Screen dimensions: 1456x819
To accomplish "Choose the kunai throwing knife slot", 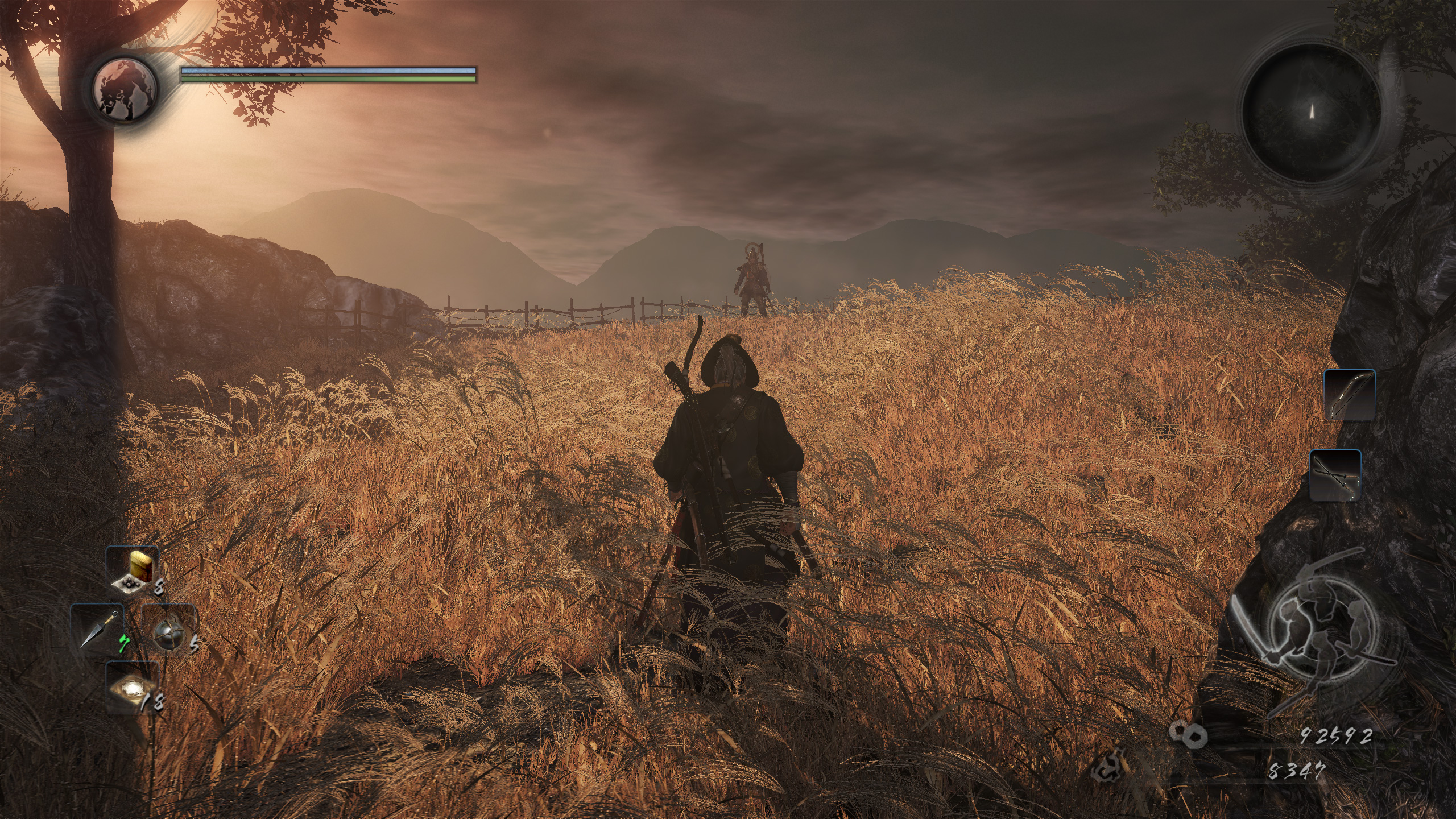I will pyautogui.click(x=97, y=628).
